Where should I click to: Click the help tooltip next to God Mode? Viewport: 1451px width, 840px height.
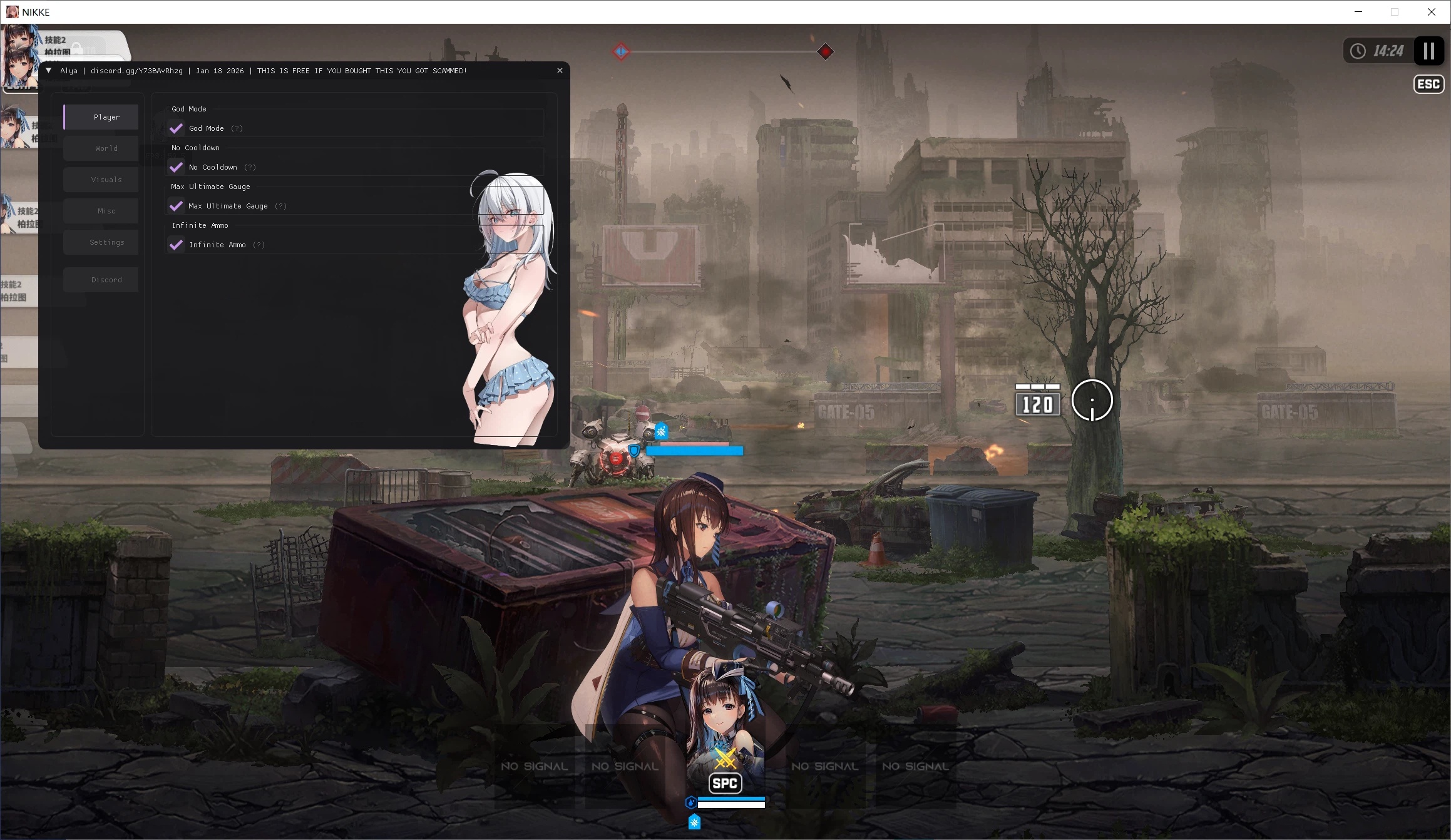(x=237, y=128)
